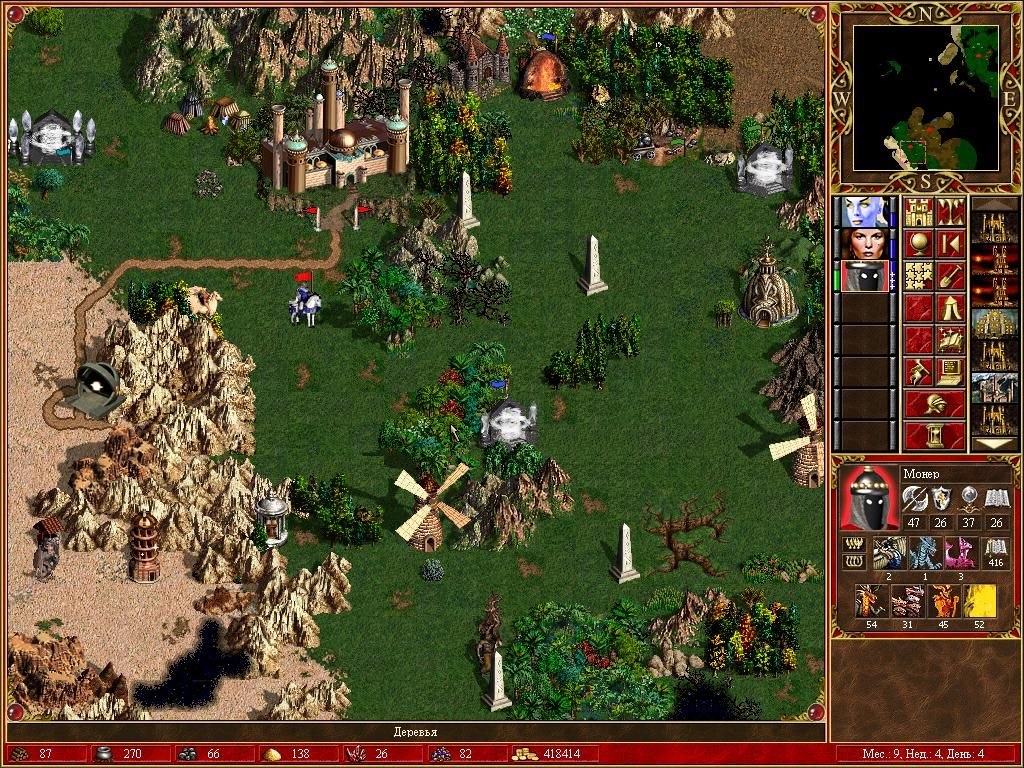
Task: End turn with the hourglass button
Action: 934,436
